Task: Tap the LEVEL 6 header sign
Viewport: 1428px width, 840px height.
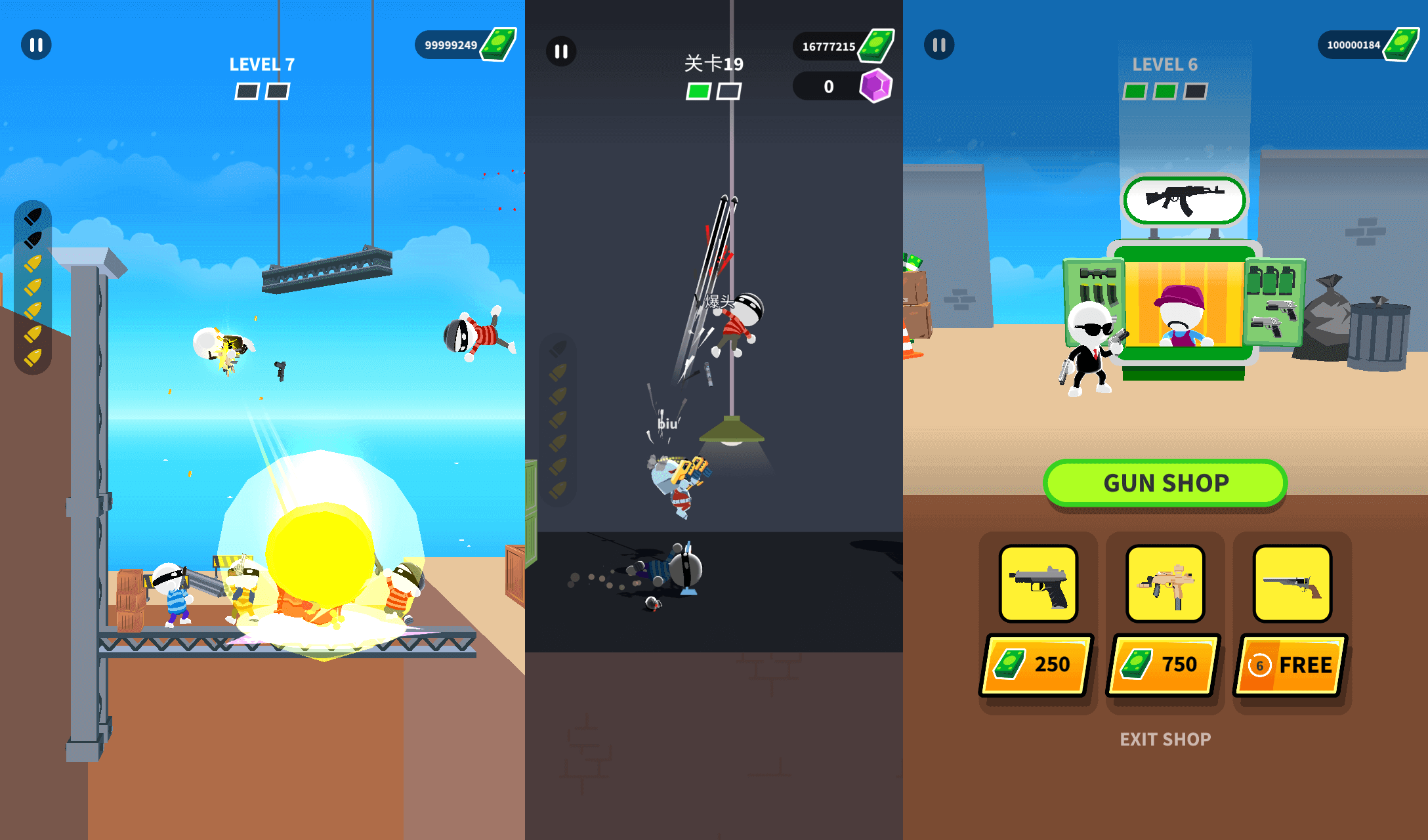Action: tap(1165, 64)
